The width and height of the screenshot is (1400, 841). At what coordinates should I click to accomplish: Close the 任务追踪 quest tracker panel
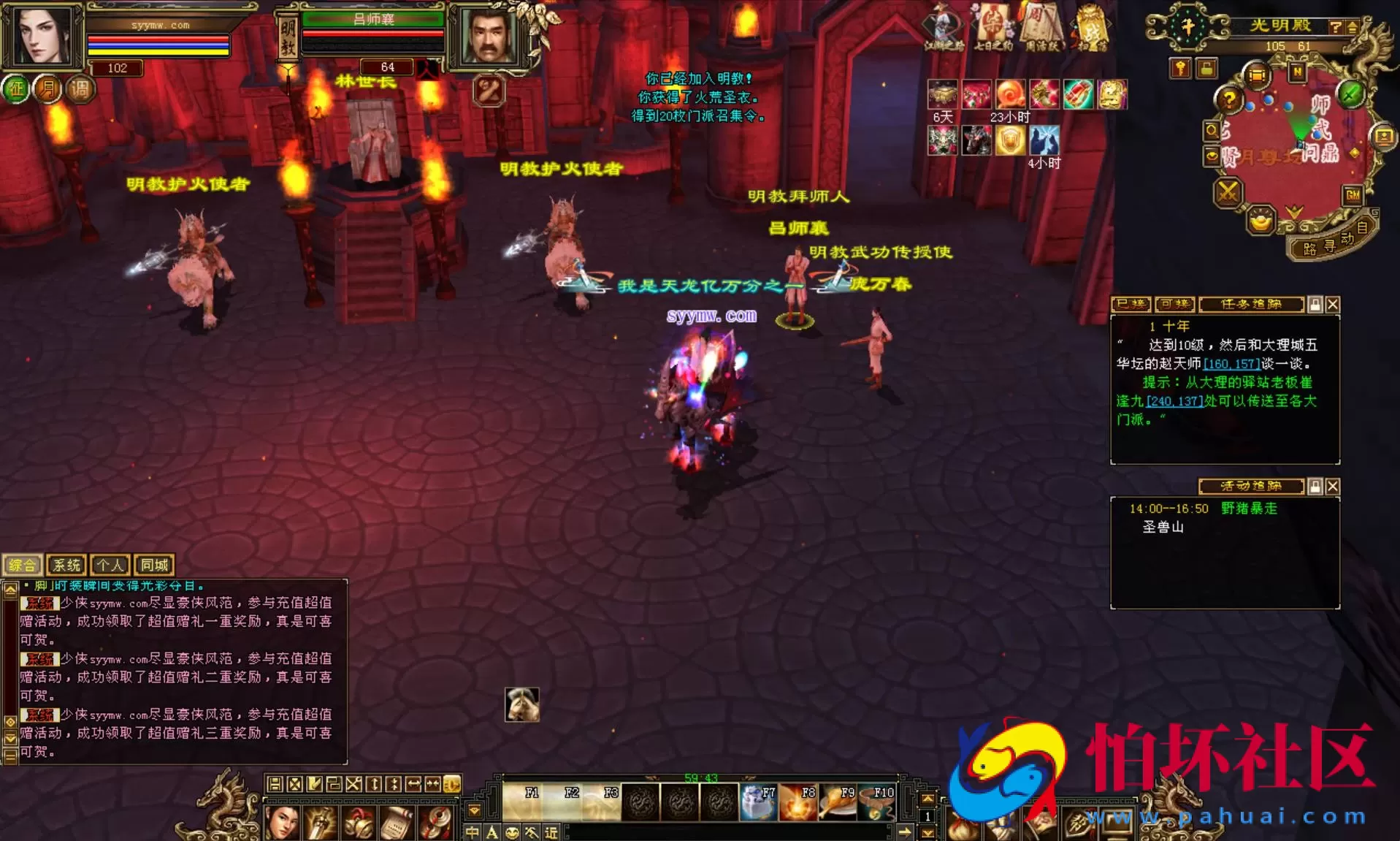point(1333,305)
